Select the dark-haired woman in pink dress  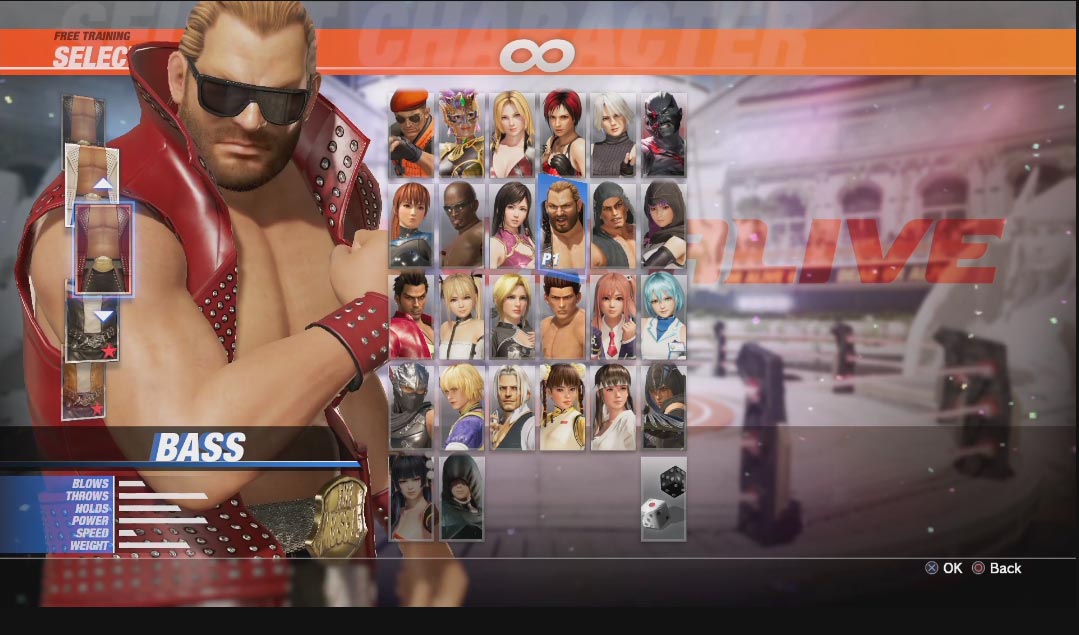tap(512, 225)
